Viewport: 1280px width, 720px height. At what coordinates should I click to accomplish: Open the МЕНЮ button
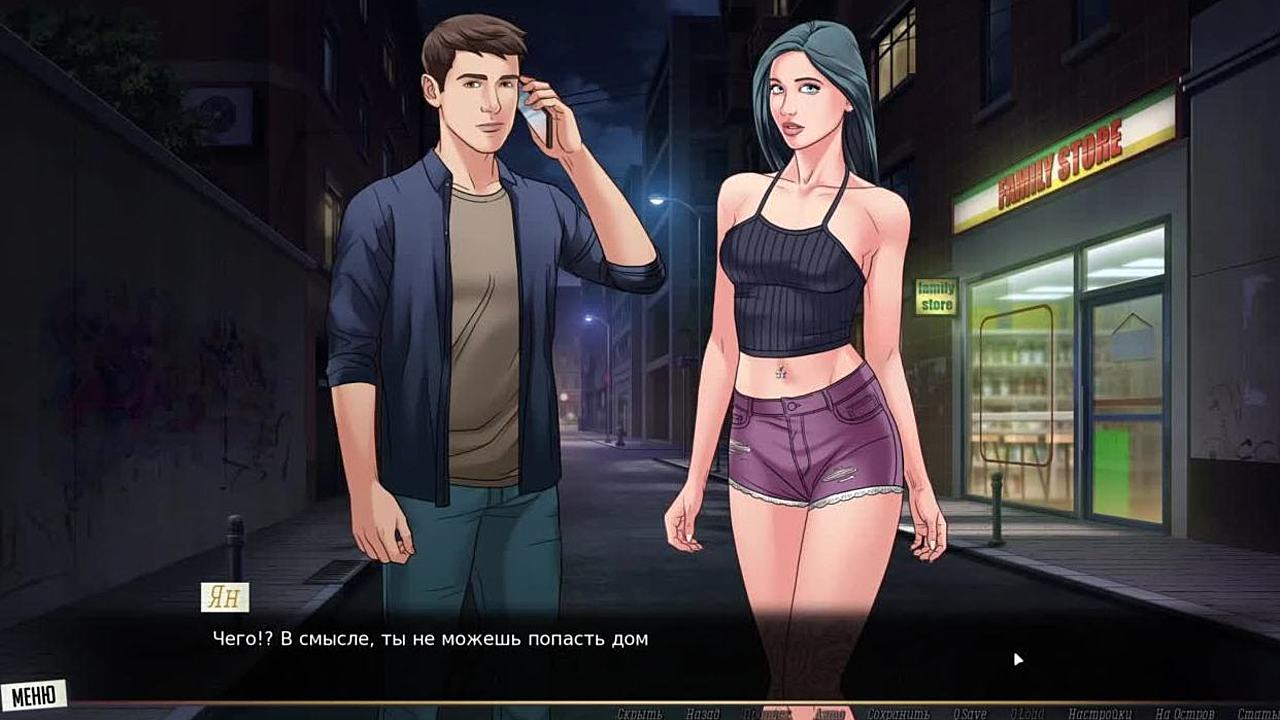pyautogui.click(x=34, y=694)
